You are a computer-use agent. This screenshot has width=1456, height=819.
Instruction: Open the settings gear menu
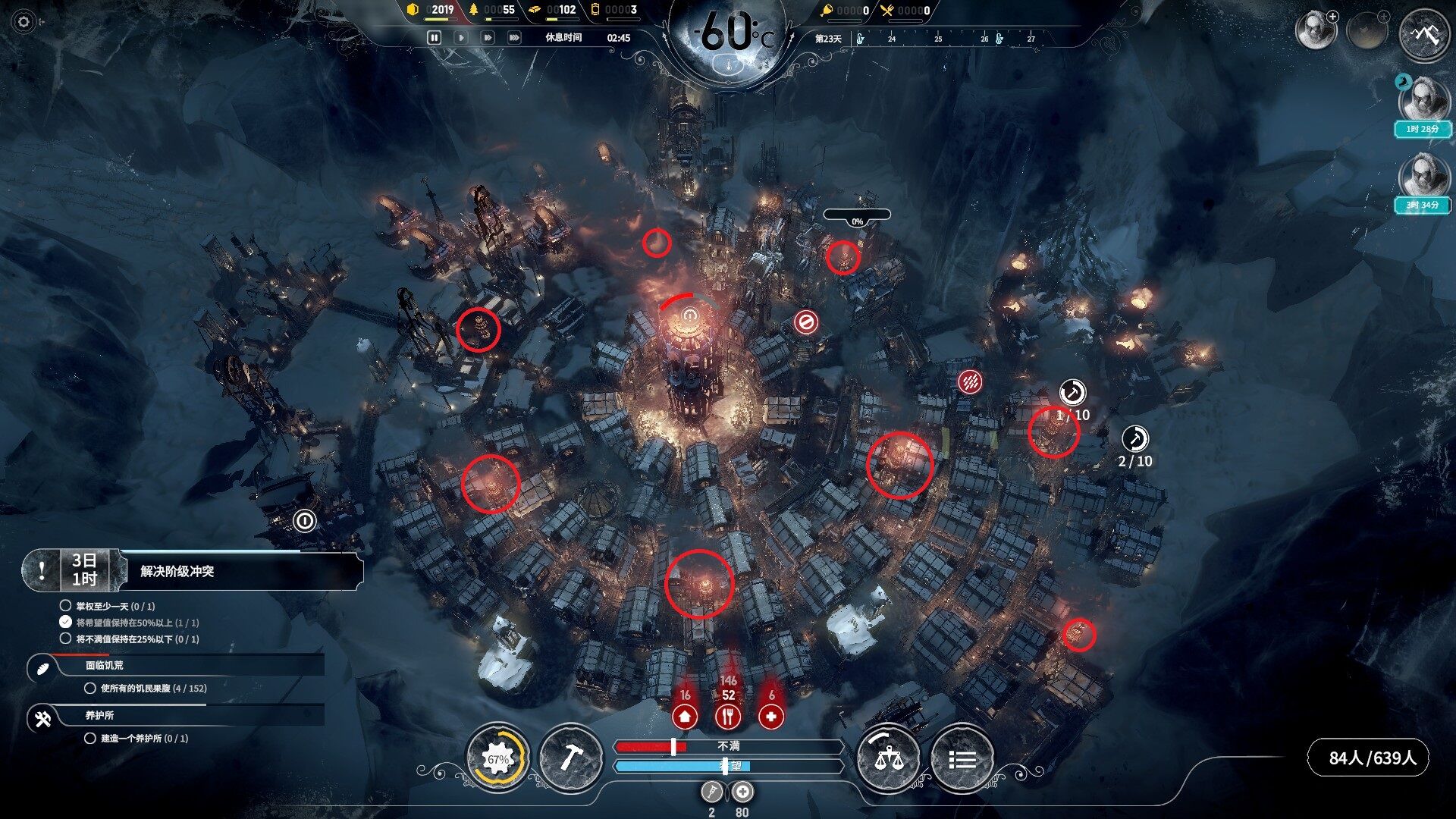24,22
